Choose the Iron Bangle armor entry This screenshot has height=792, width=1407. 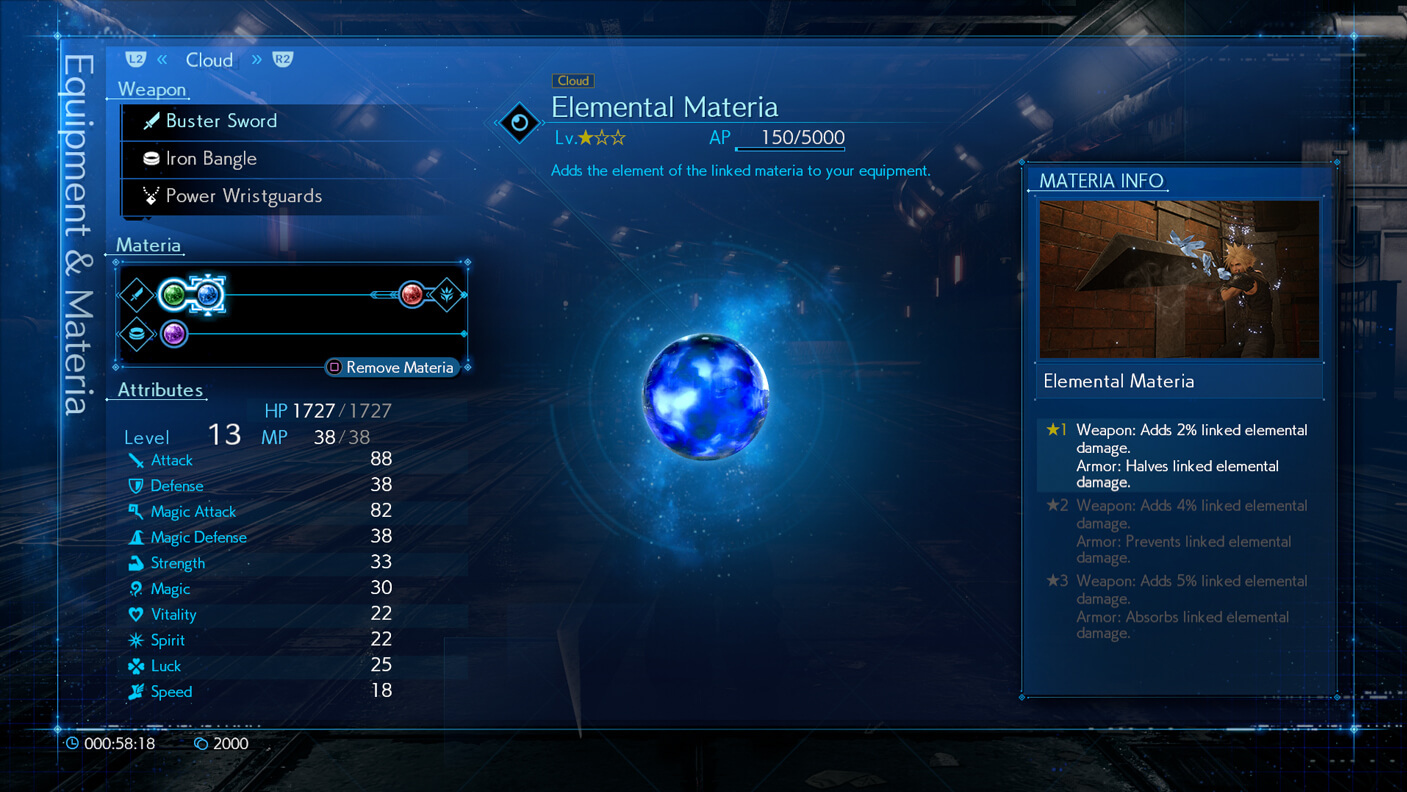pyautogui.click(x=211, y=159)
